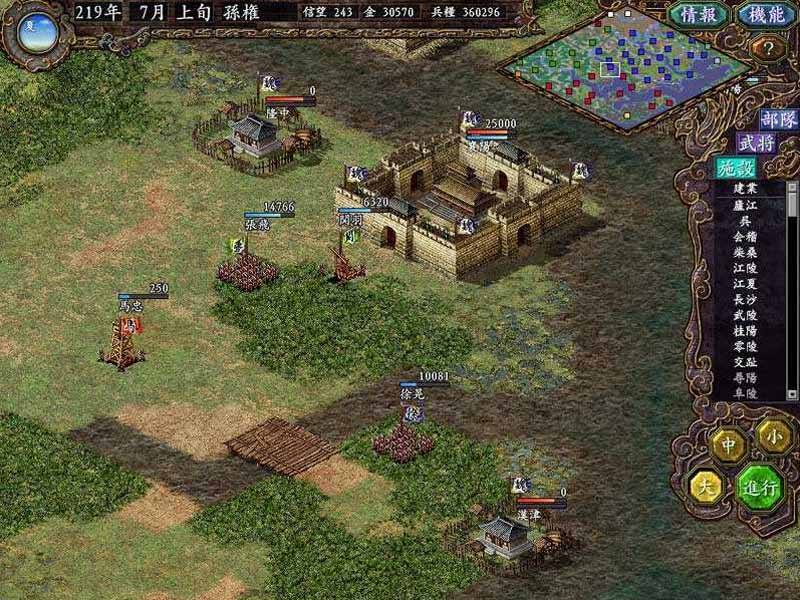Click the question mark help button
This screenshot has width=800, height=600.
[769, 47]
